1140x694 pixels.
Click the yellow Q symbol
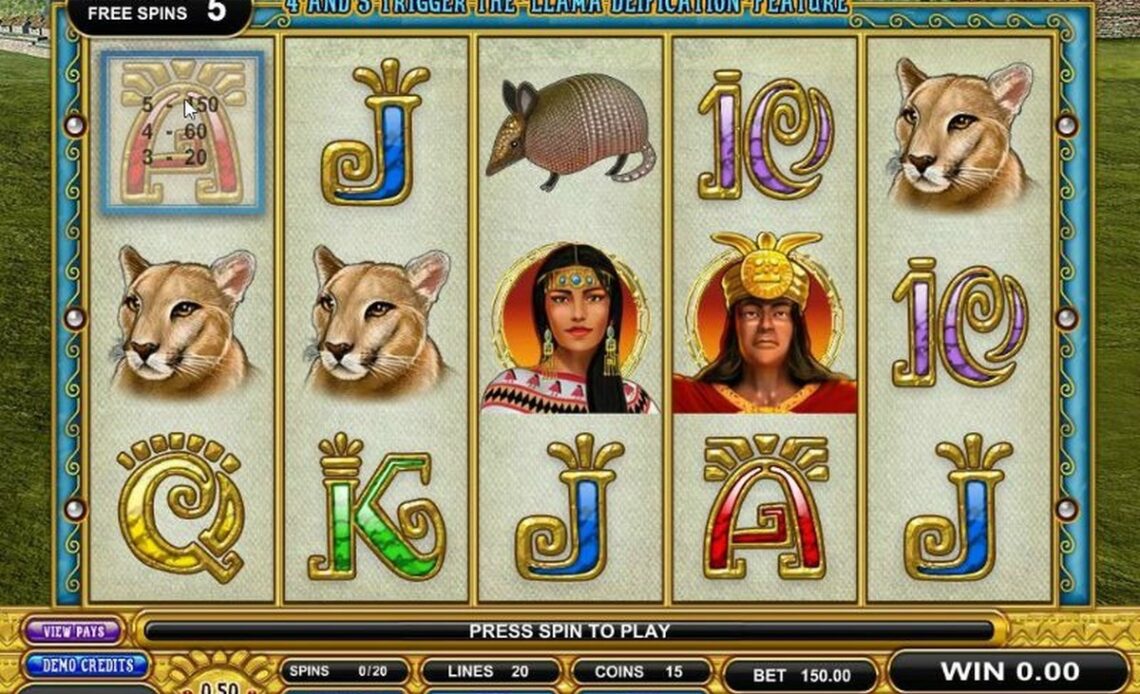tap(181, 505)
